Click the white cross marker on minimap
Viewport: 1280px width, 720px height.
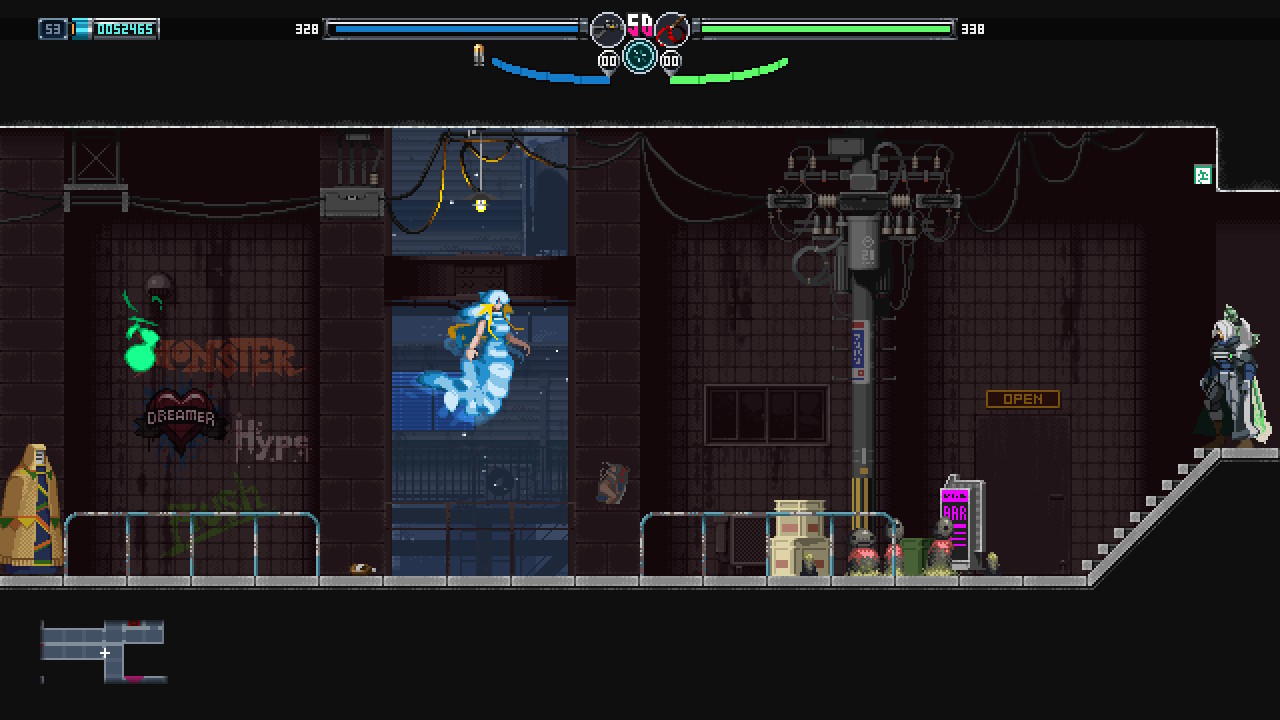pos(105,653)
